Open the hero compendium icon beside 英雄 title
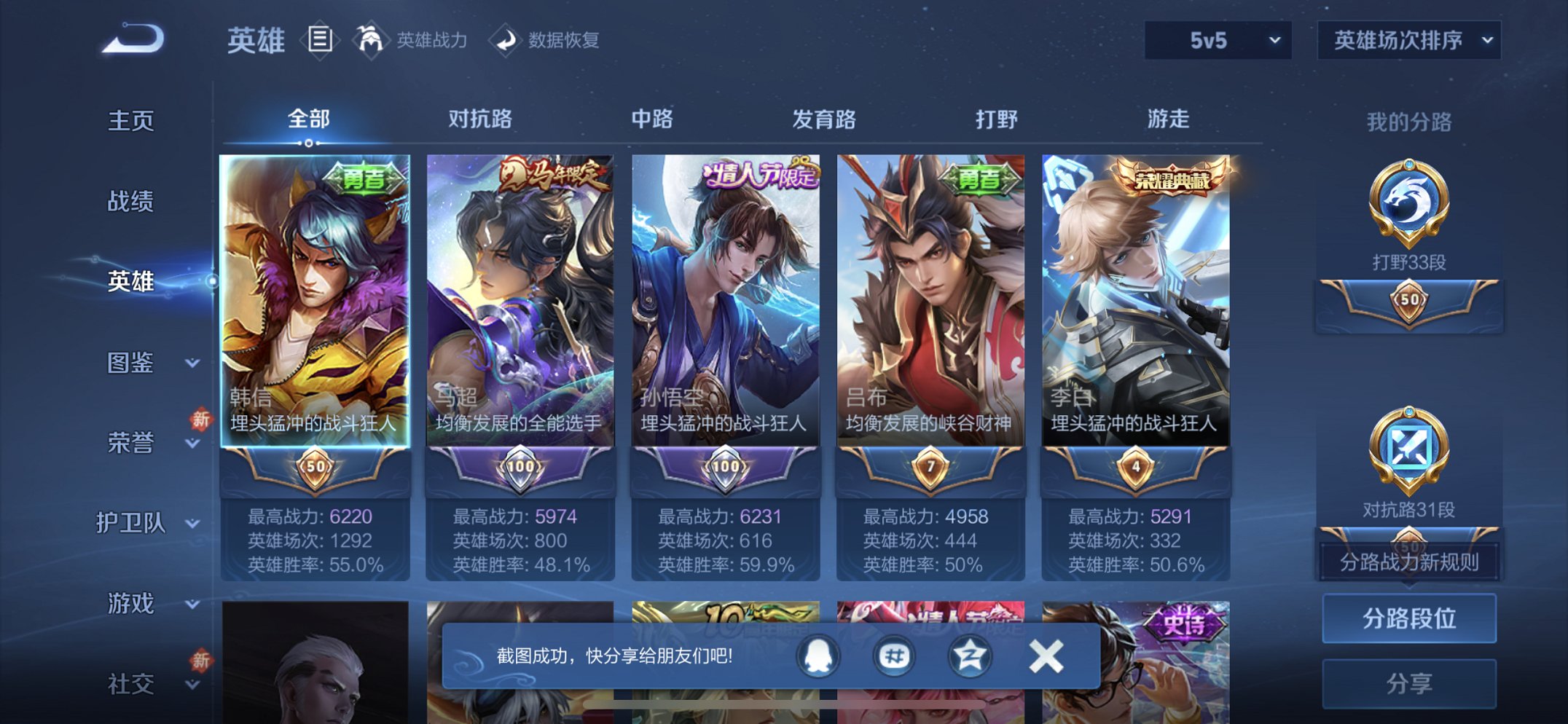The height and width of the screenshot is (724, 1568). coord(319,40)
